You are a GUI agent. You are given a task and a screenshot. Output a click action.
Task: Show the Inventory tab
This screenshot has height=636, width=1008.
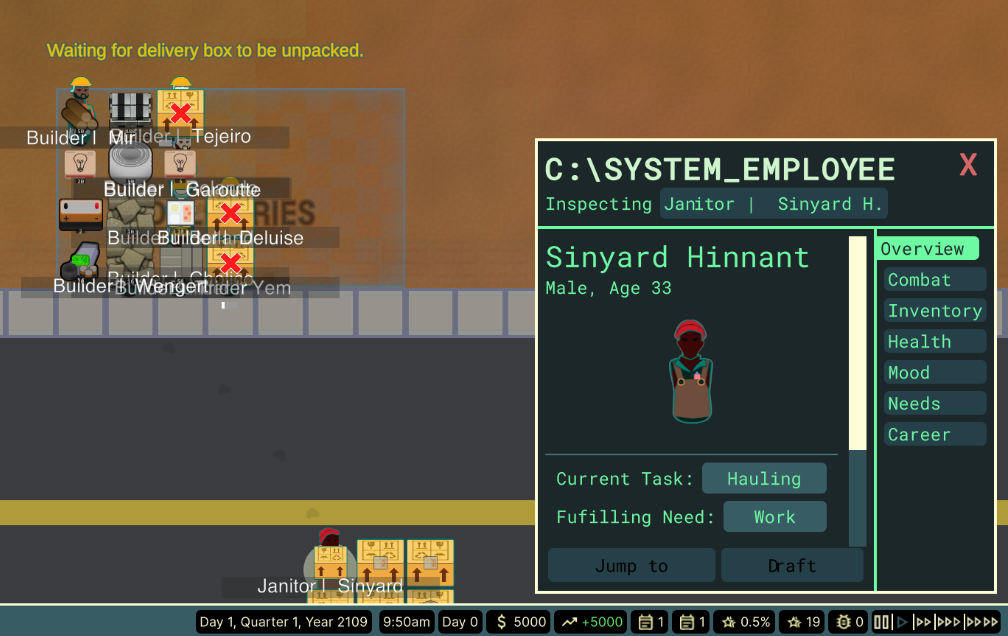[935, 311]
